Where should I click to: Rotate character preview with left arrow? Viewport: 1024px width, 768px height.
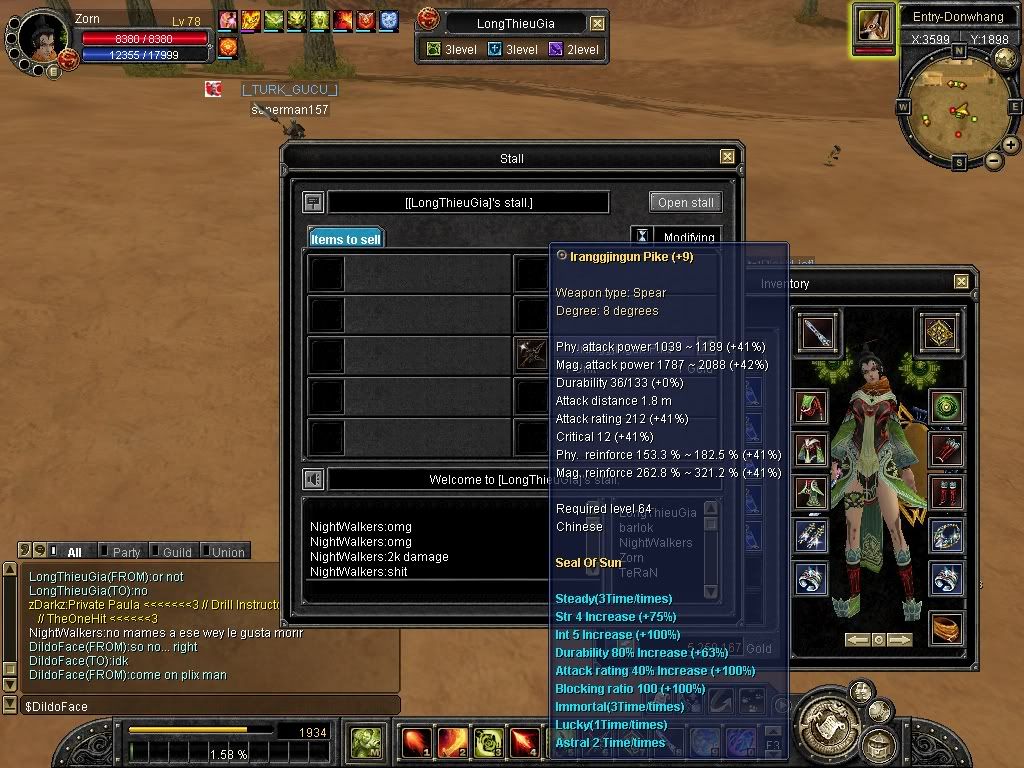[x=856, y=640]
